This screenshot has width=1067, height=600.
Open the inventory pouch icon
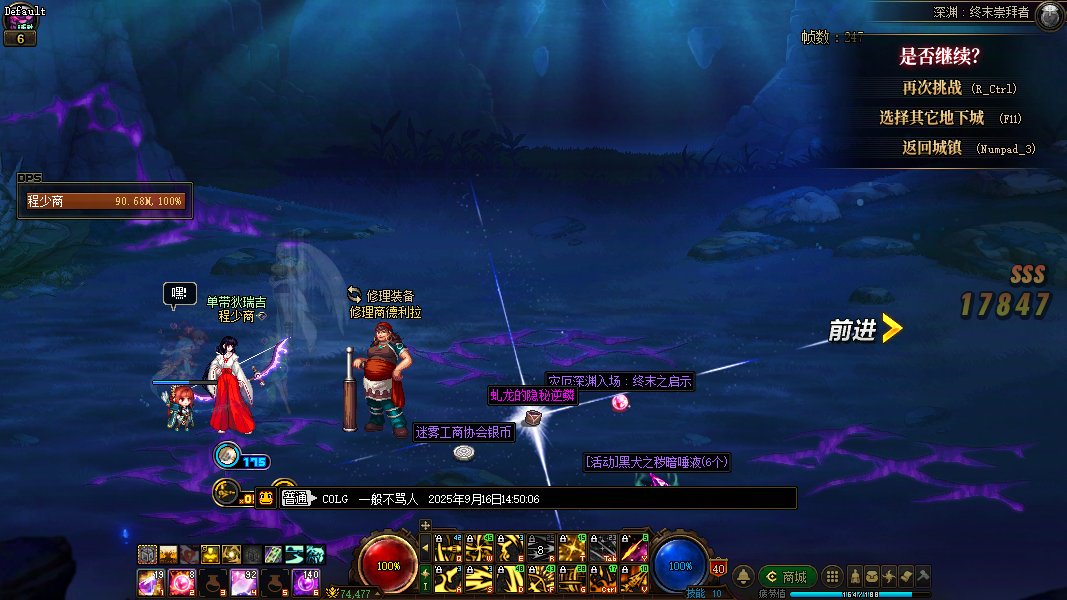tap(873, 577)
